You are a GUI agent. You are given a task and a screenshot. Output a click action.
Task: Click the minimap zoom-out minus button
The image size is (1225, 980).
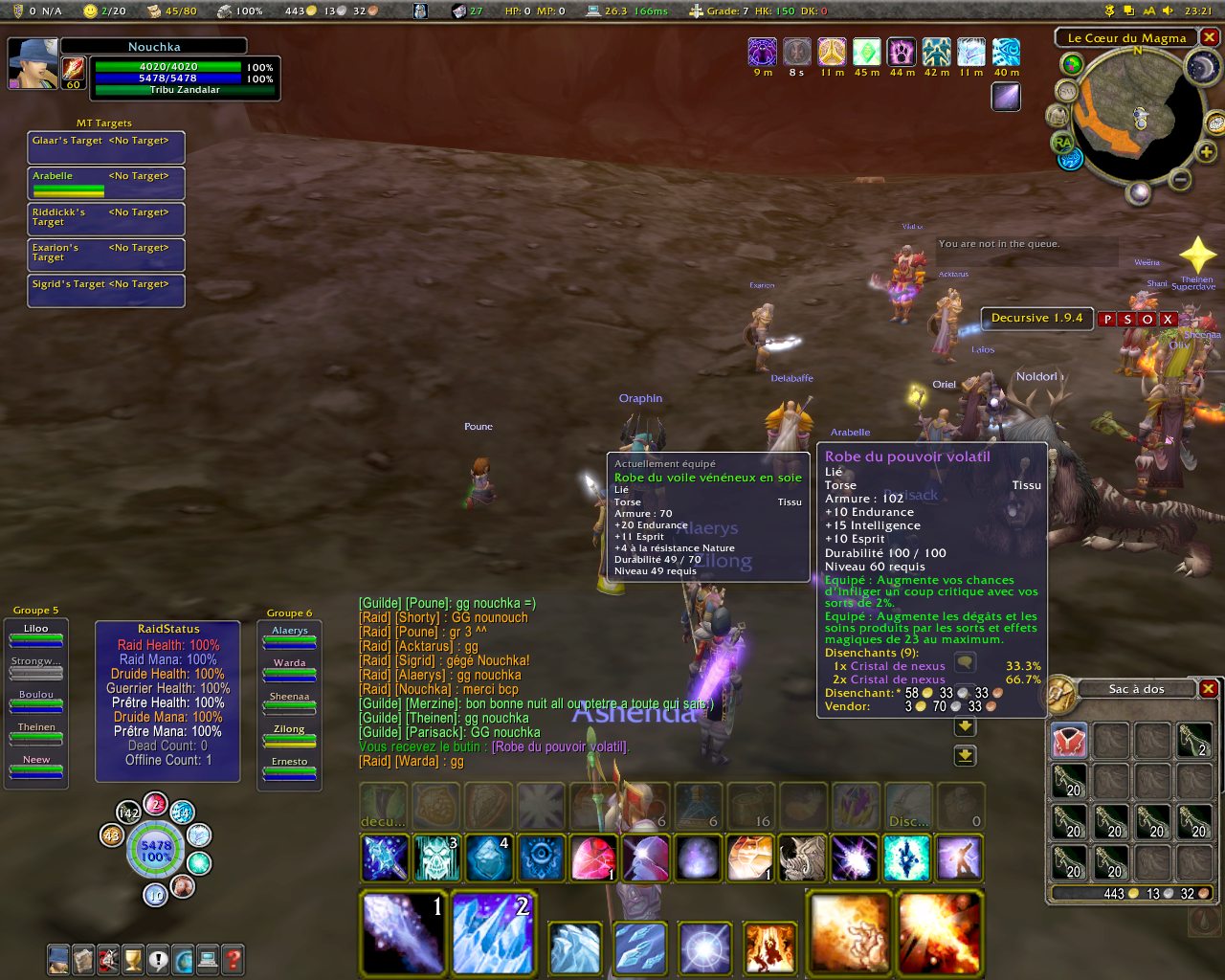[1181, 179]
